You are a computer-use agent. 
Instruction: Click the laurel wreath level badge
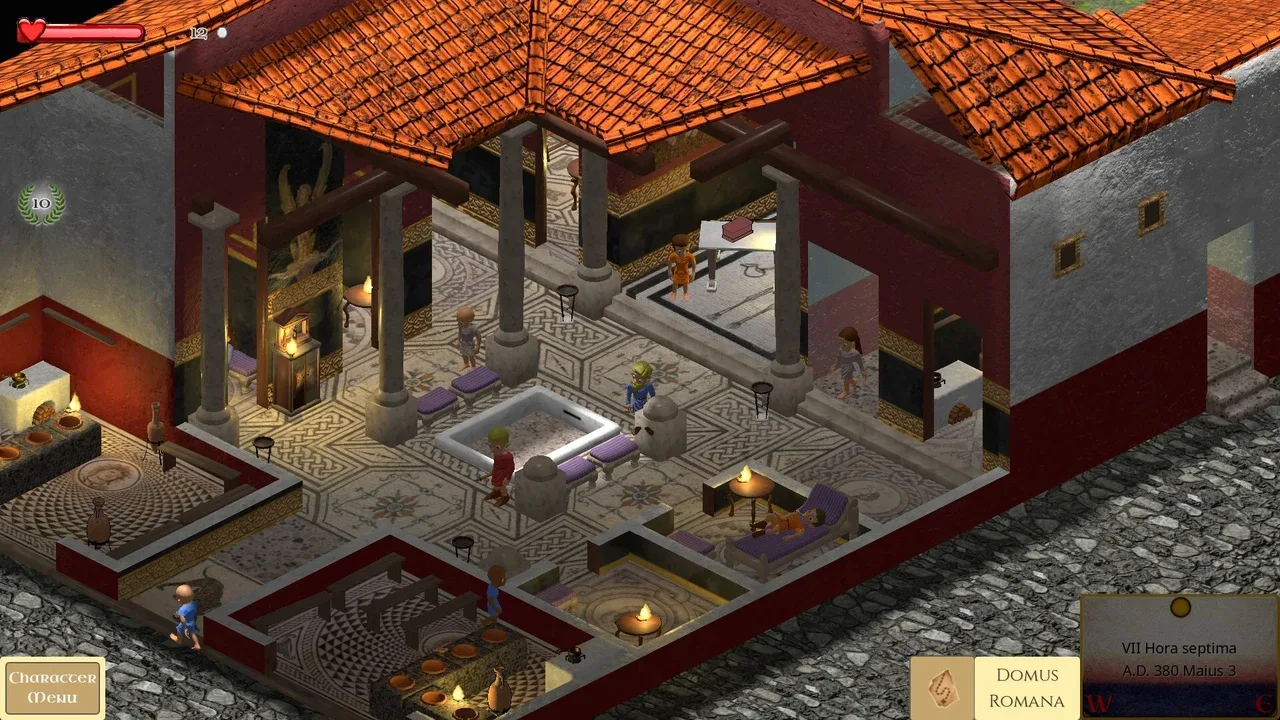click(41, 203)
